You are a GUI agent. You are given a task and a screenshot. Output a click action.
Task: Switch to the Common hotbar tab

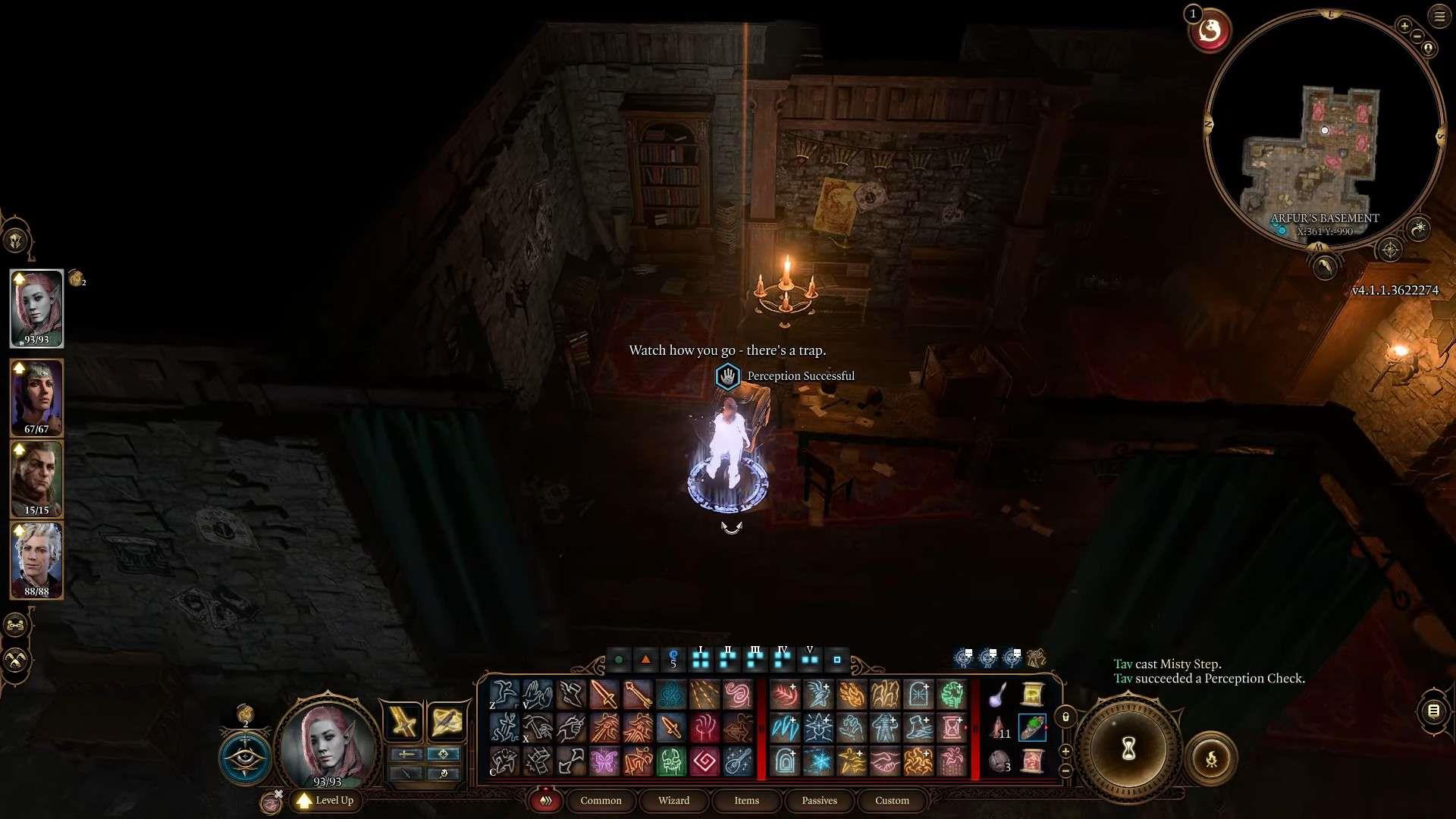(601, 800)
